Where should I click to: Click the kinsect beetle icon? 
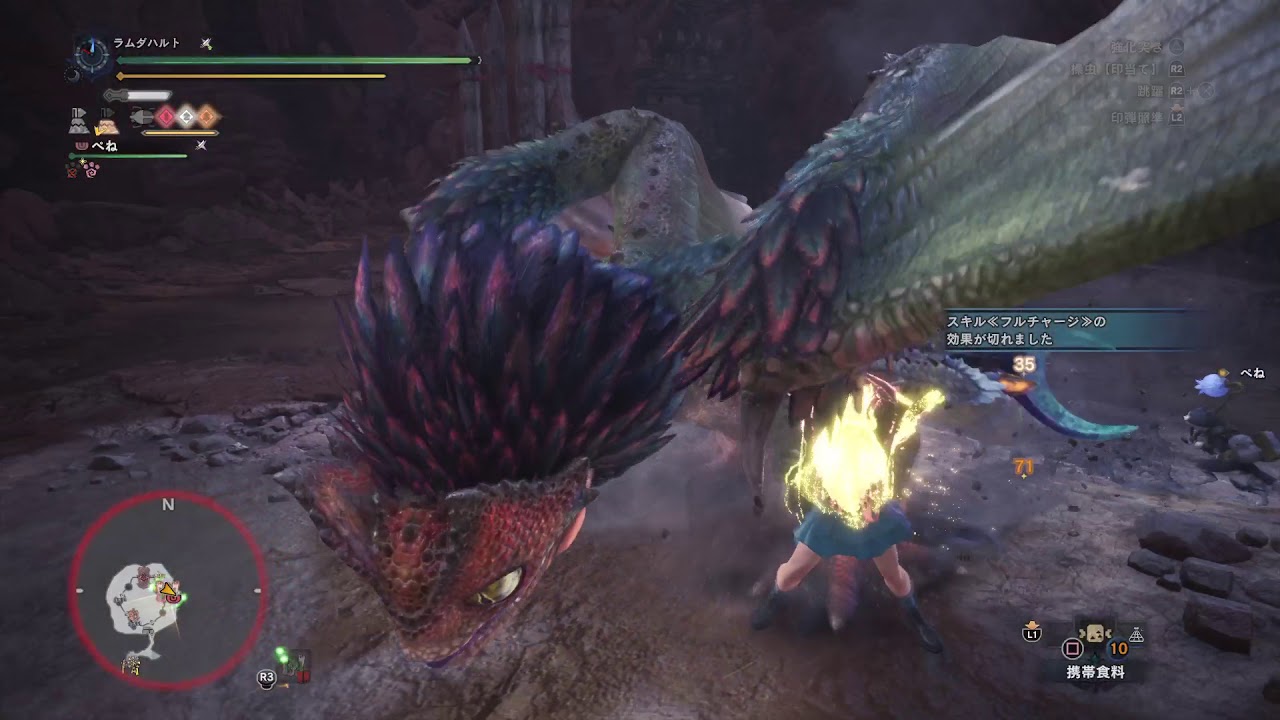140,118
